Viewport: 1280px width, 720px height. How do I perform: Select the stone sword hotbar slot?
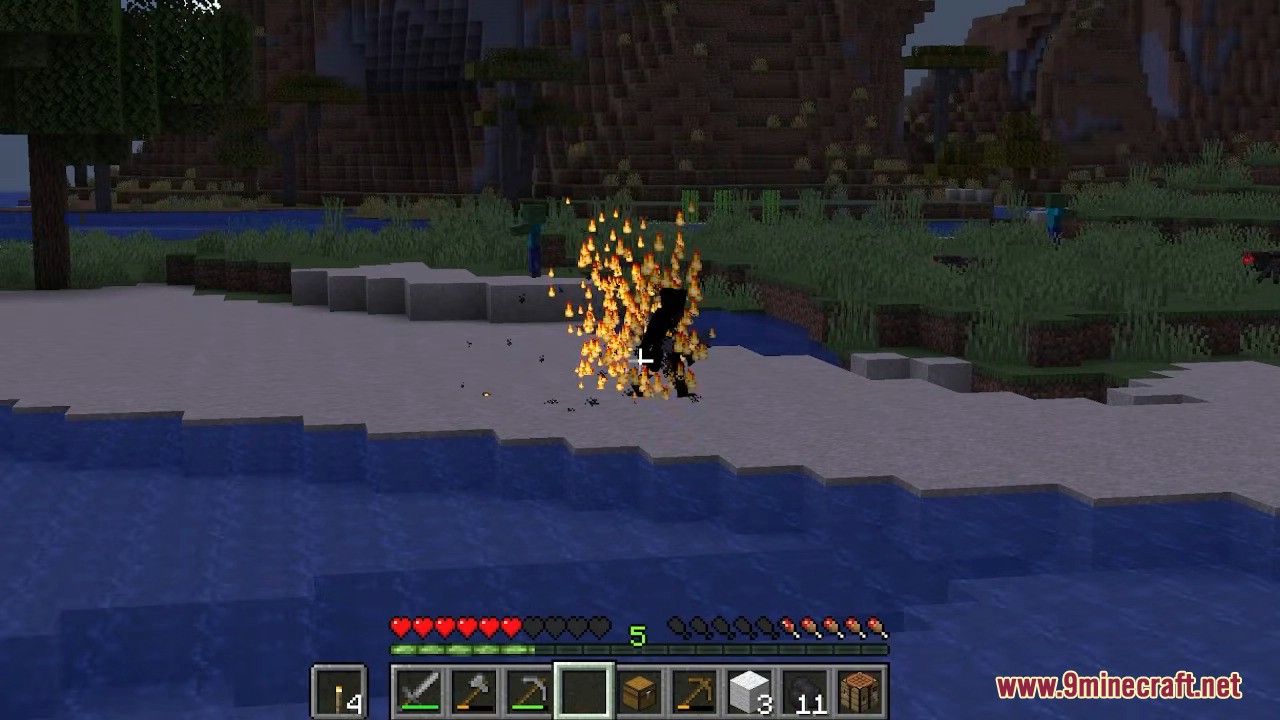click(x=420, y=691)
